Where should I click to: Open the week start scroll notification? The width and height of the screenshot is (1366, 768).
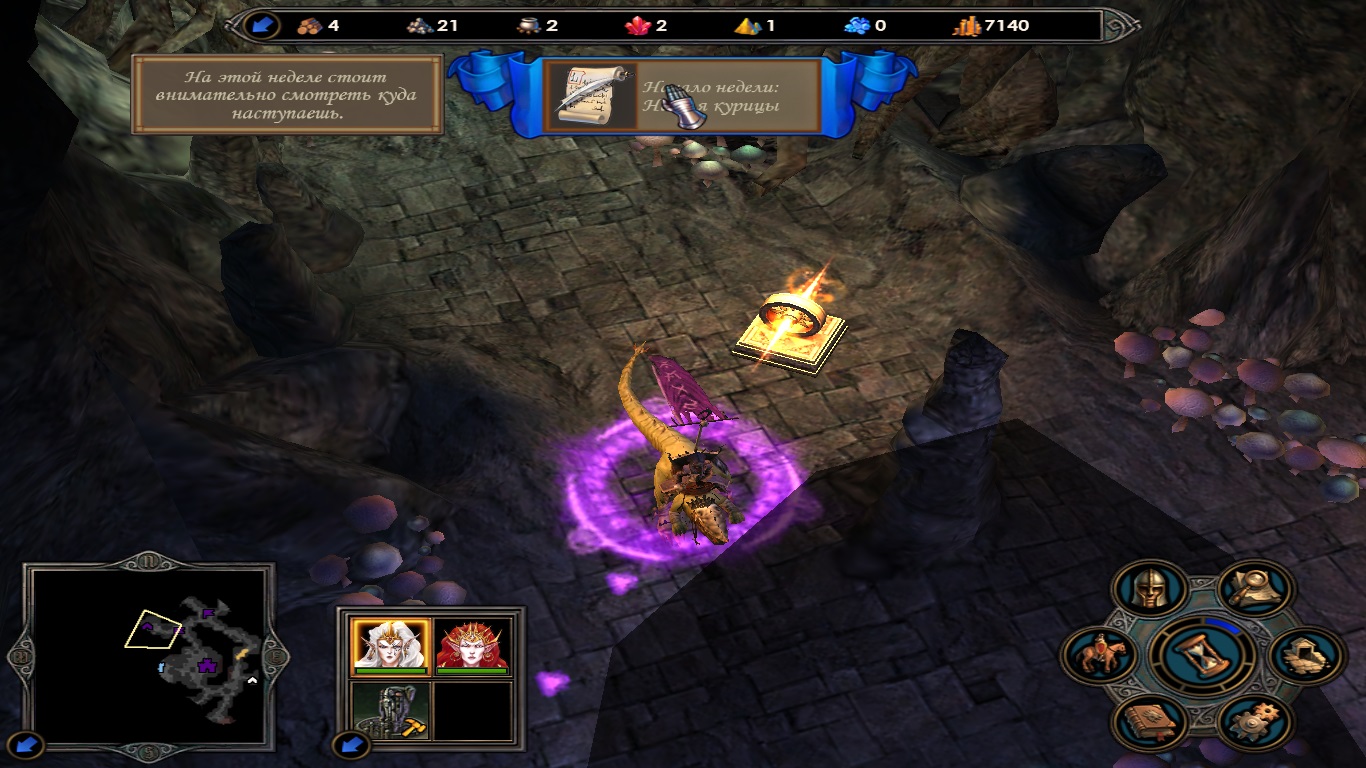[x=590, y=96]
